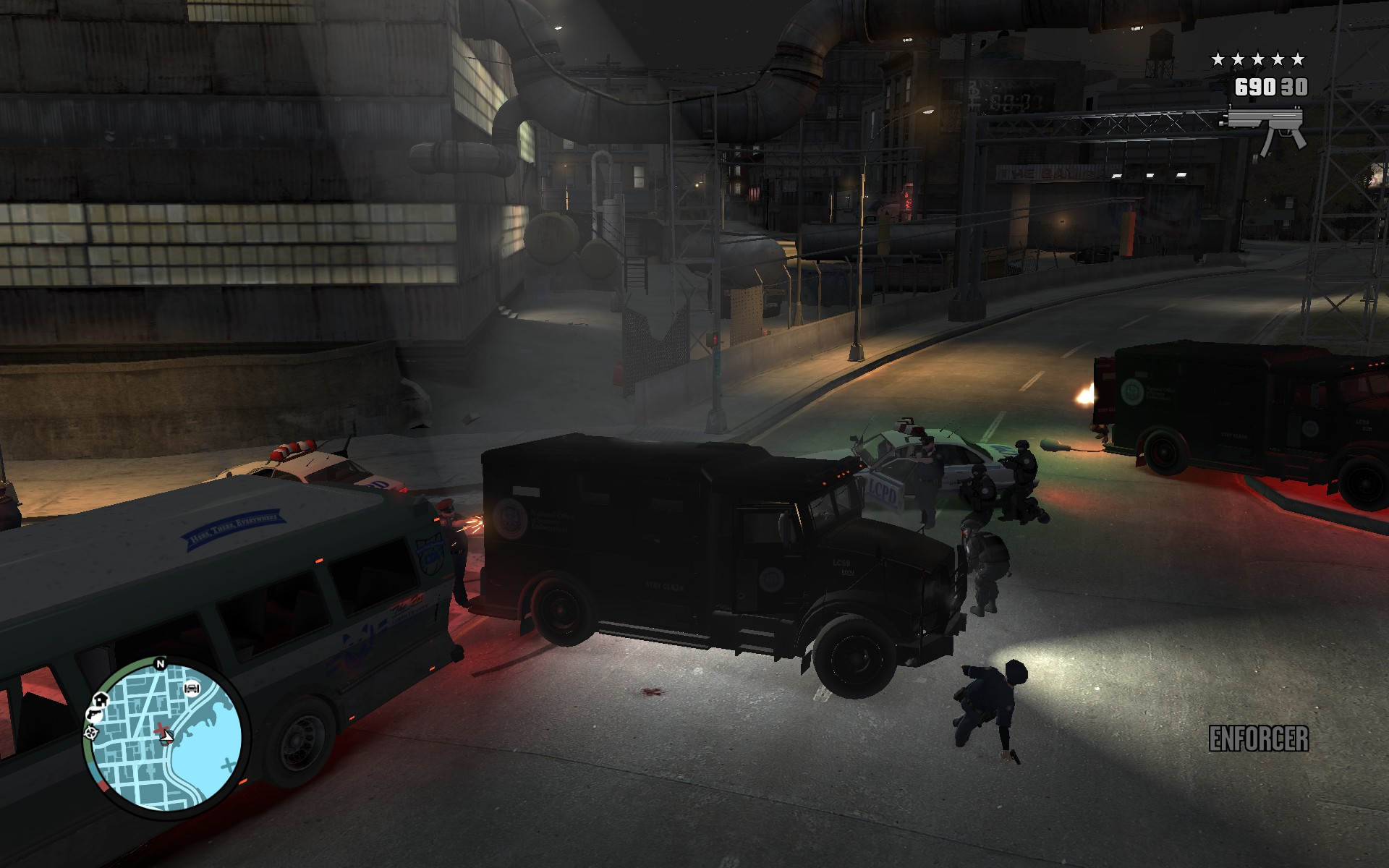This screenshot has width=1389, height=868.
Task: Click the five-star wanted level indicator
Action: [1258, 59]
